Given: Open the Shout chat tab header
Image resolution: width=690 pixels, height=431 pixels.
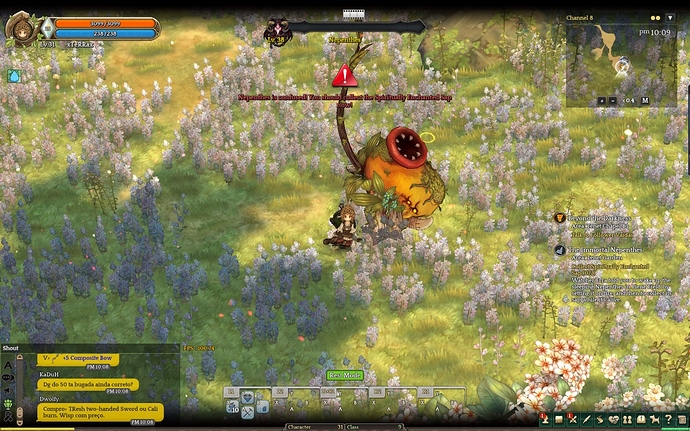Looking at the screenshot, I should point(12,348).
